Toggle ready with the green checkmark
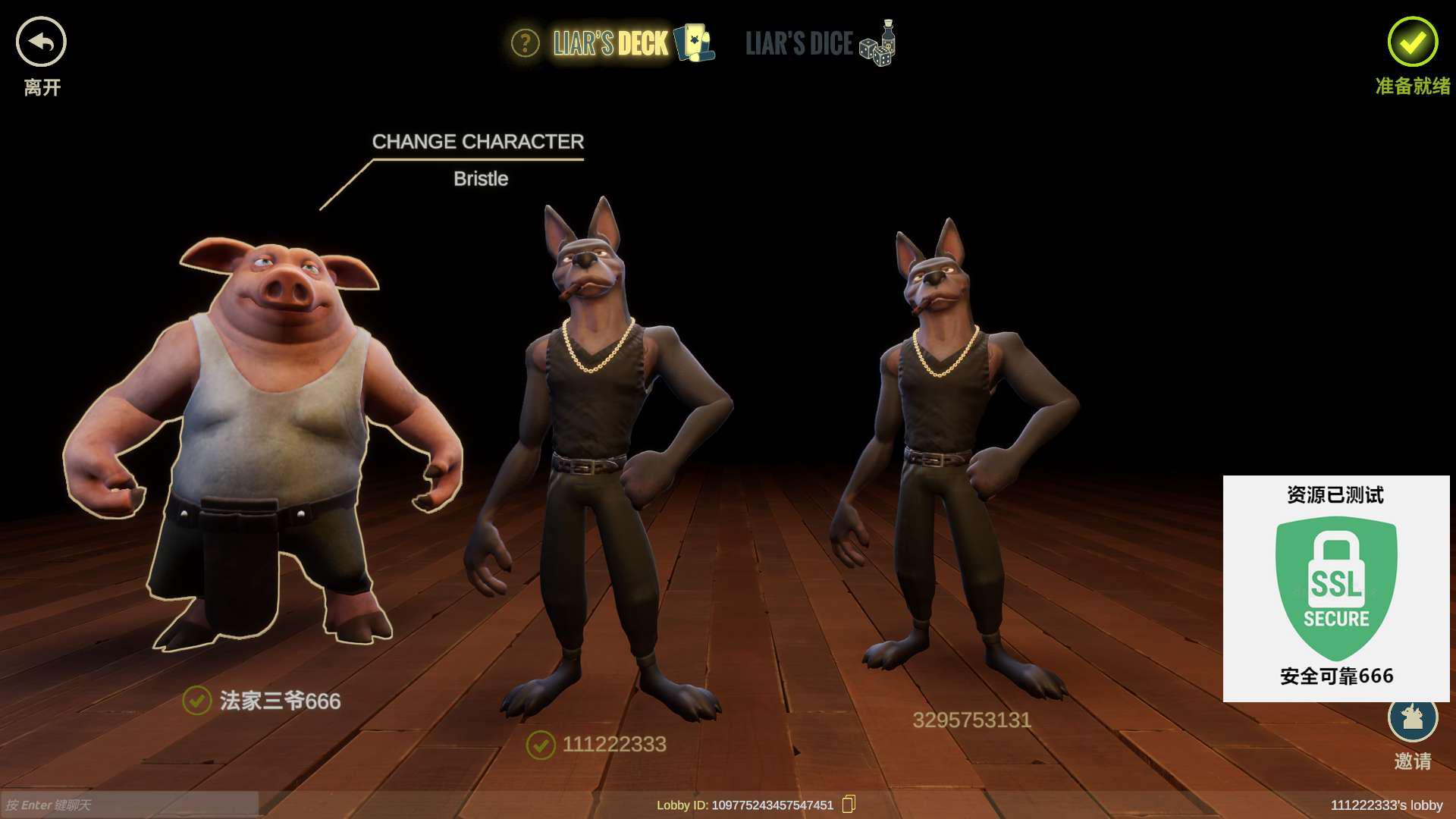 (1412, 42)
